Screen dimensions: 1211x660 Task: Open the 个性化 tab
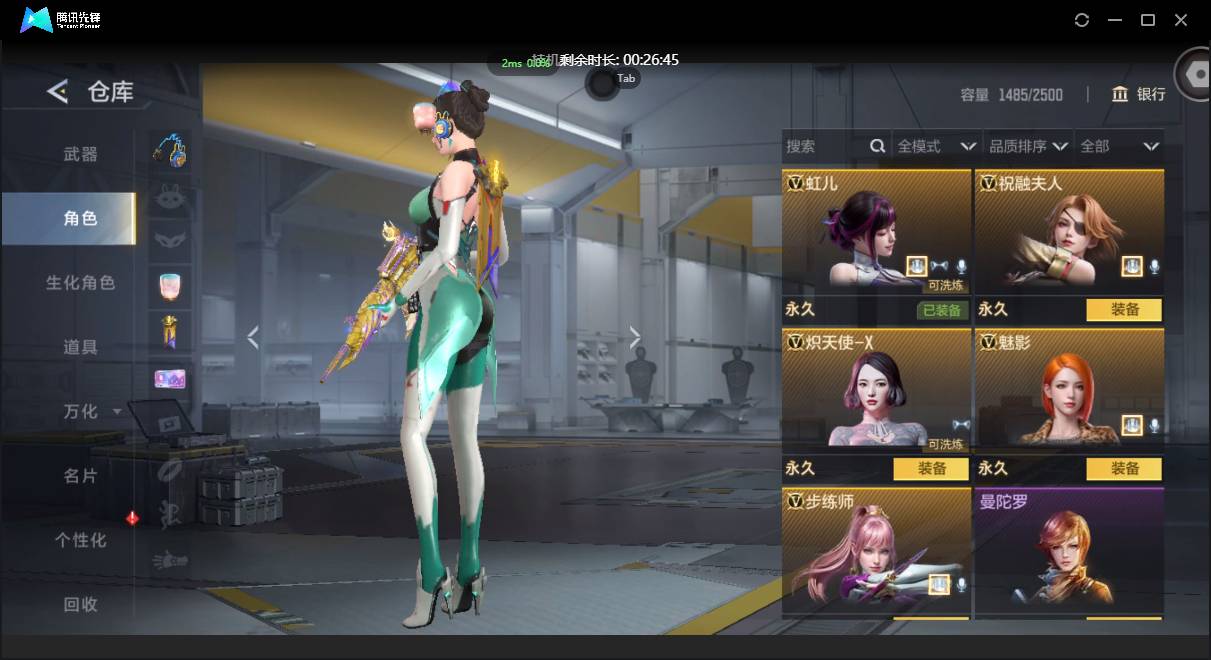[80, 540]
